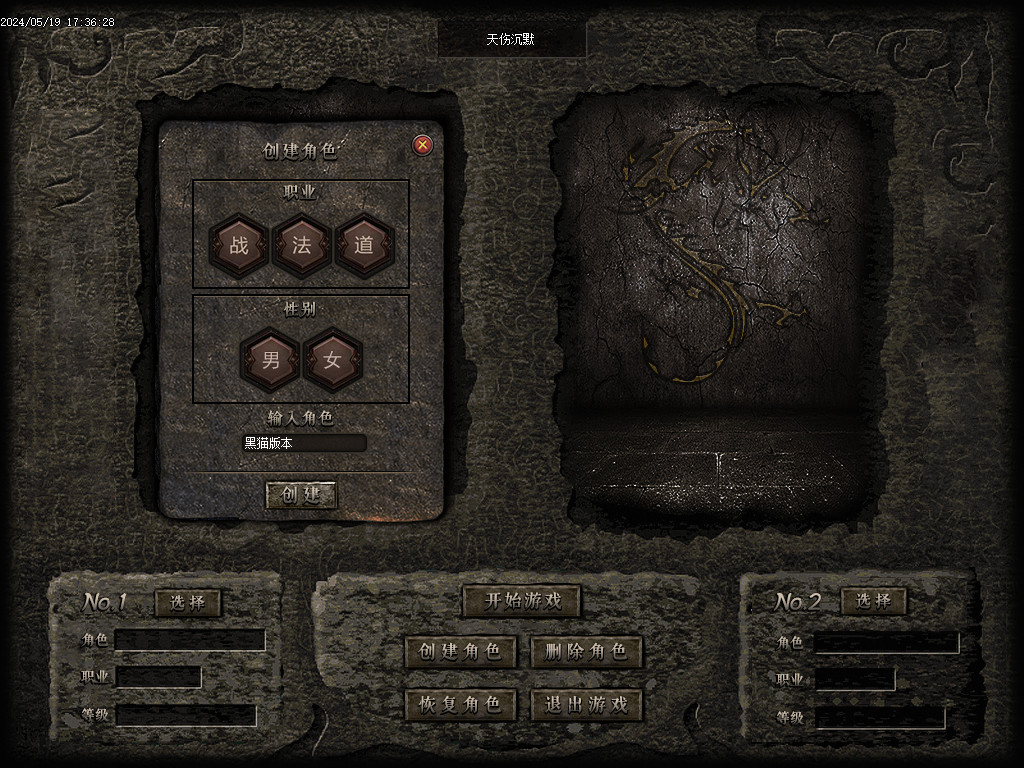This screenshot has width=1024, height=768.
Task: Activate the 恢复角色 button
Action: (x=460, y=704)
